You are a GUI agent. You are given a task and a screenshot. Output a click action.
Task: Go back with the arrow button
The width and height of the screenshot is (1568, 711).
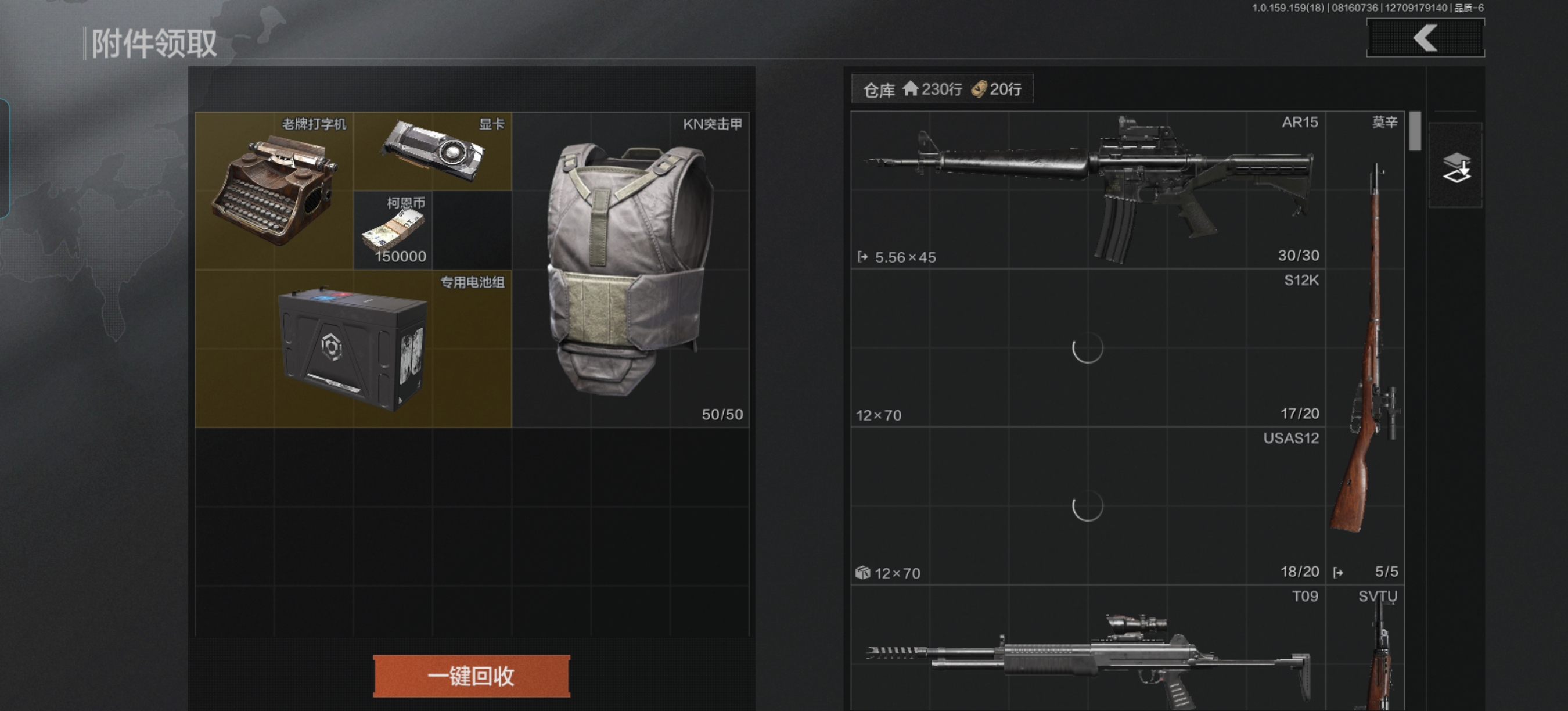pyautogui.click(x=1425, y=38)
